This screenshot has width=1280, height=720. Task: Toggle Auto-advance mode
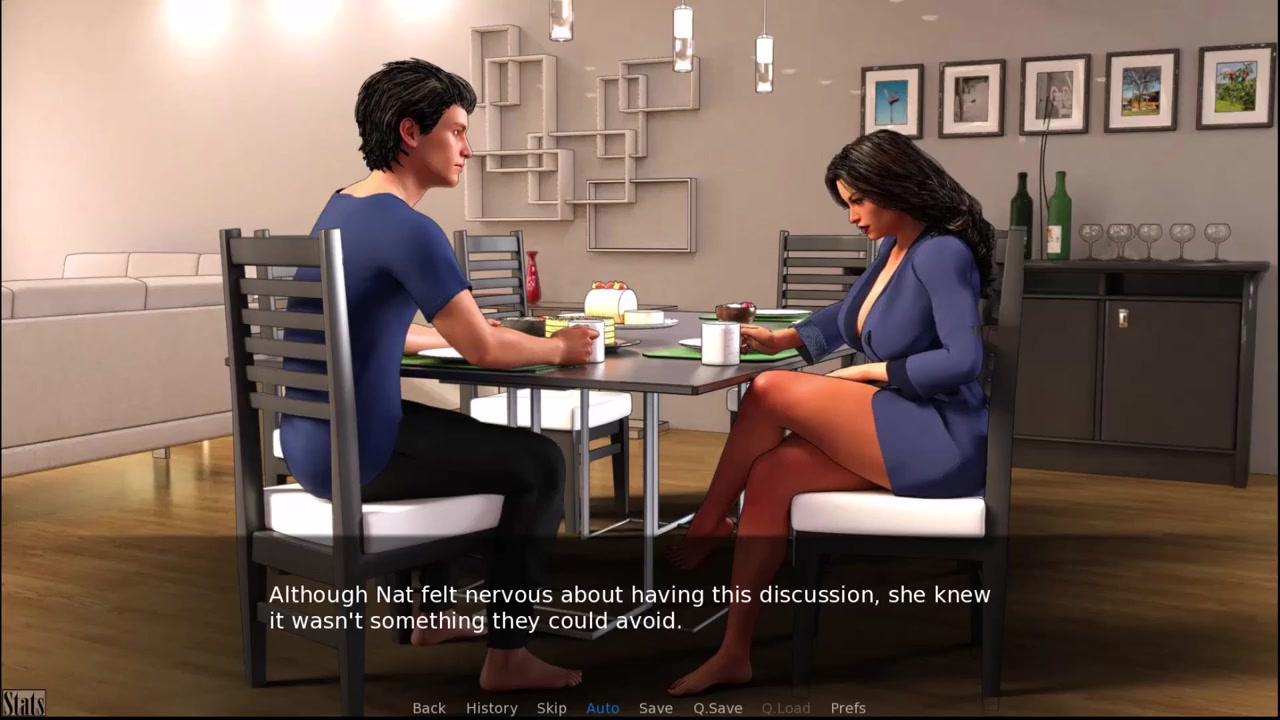coord(602,708)
